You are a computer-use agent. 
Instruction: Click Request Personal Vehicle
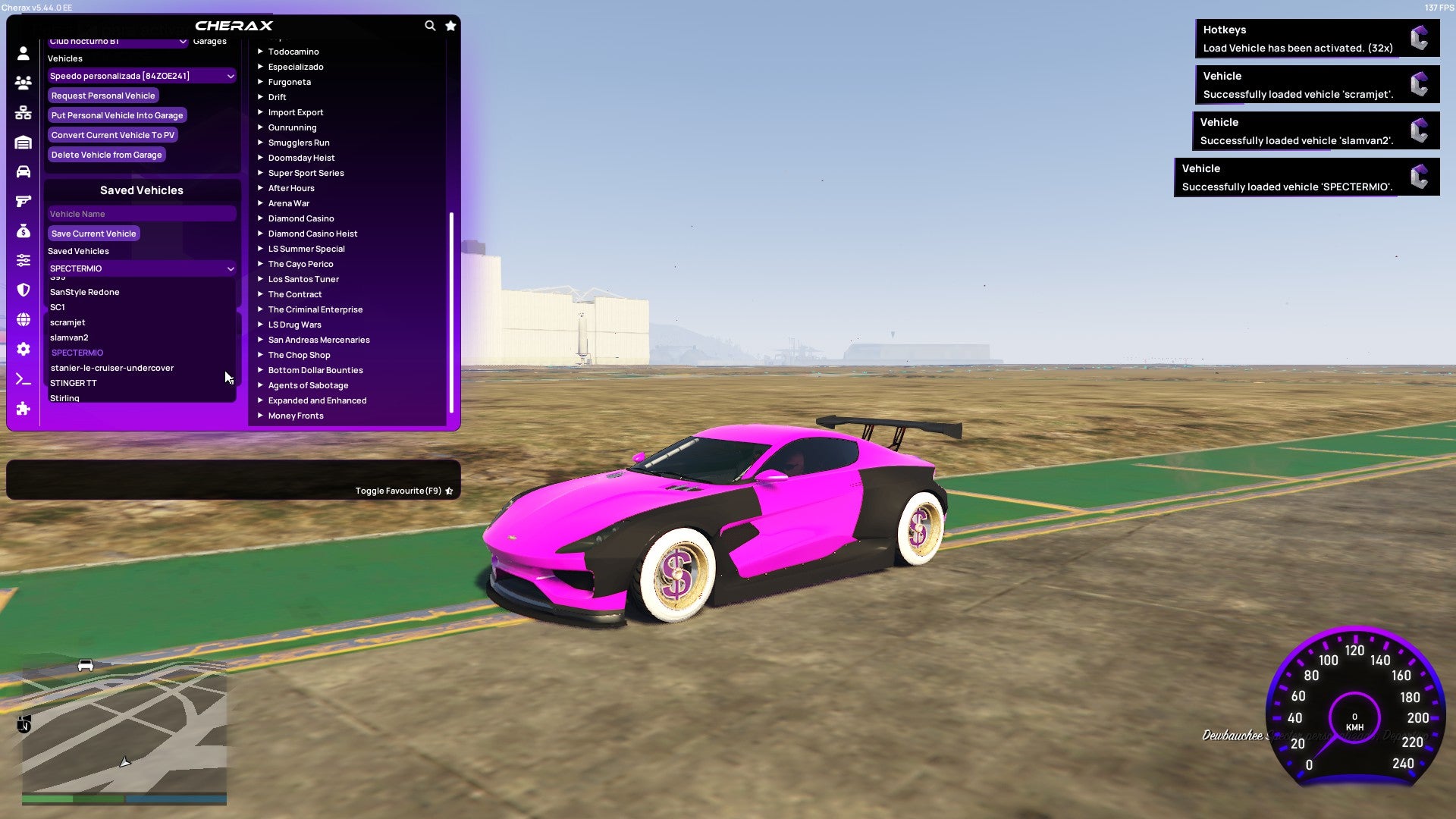pos(103,96)
